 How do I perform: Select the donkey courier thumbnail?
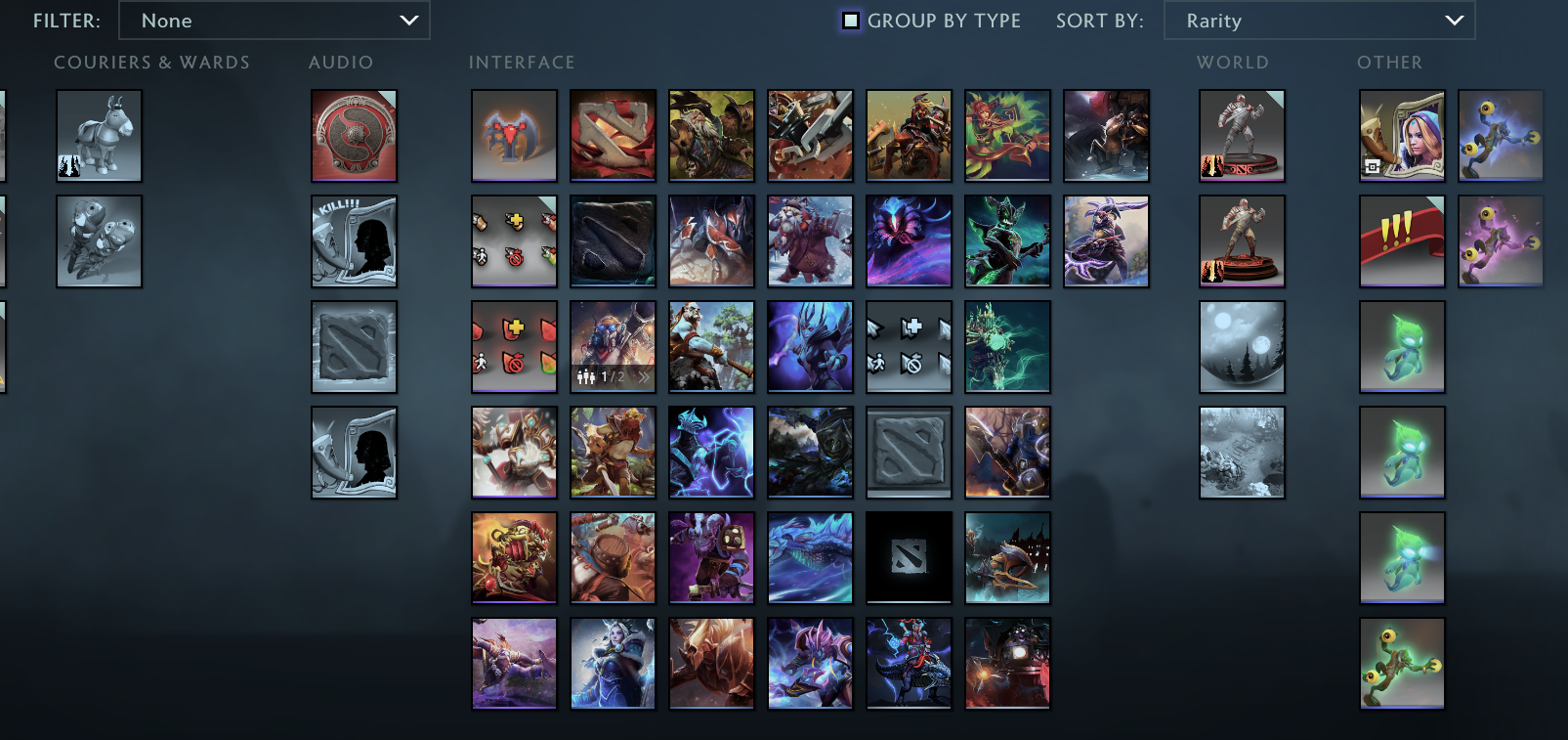point(99,136)
